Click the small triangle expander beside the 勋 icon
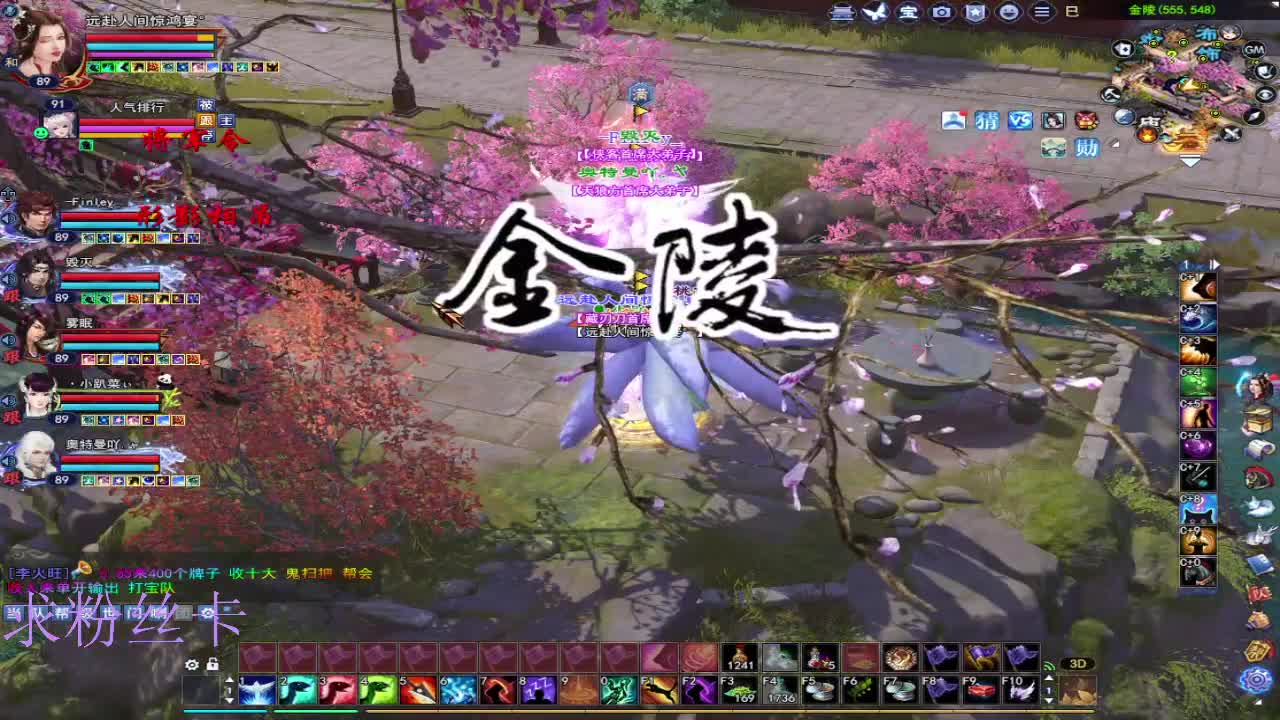 click(x=1114, y=144)
